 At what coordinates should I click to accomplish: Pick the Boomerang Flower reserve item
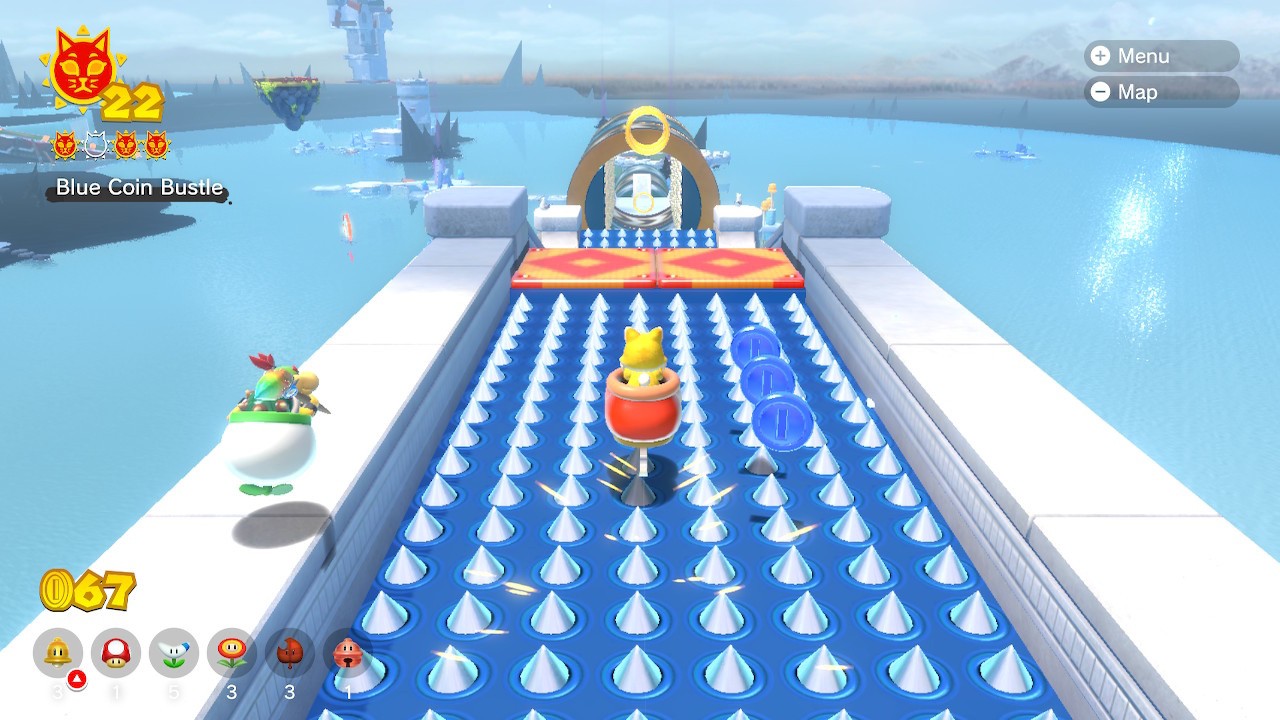(x=174, y=654)
